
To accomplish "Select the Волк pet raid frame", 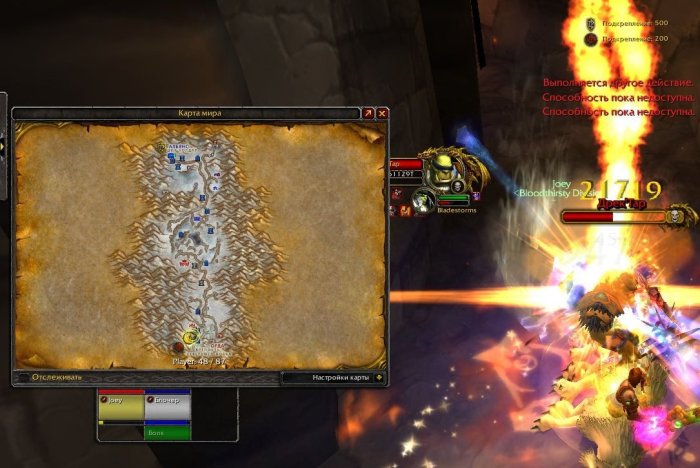I will click(167, 433).
